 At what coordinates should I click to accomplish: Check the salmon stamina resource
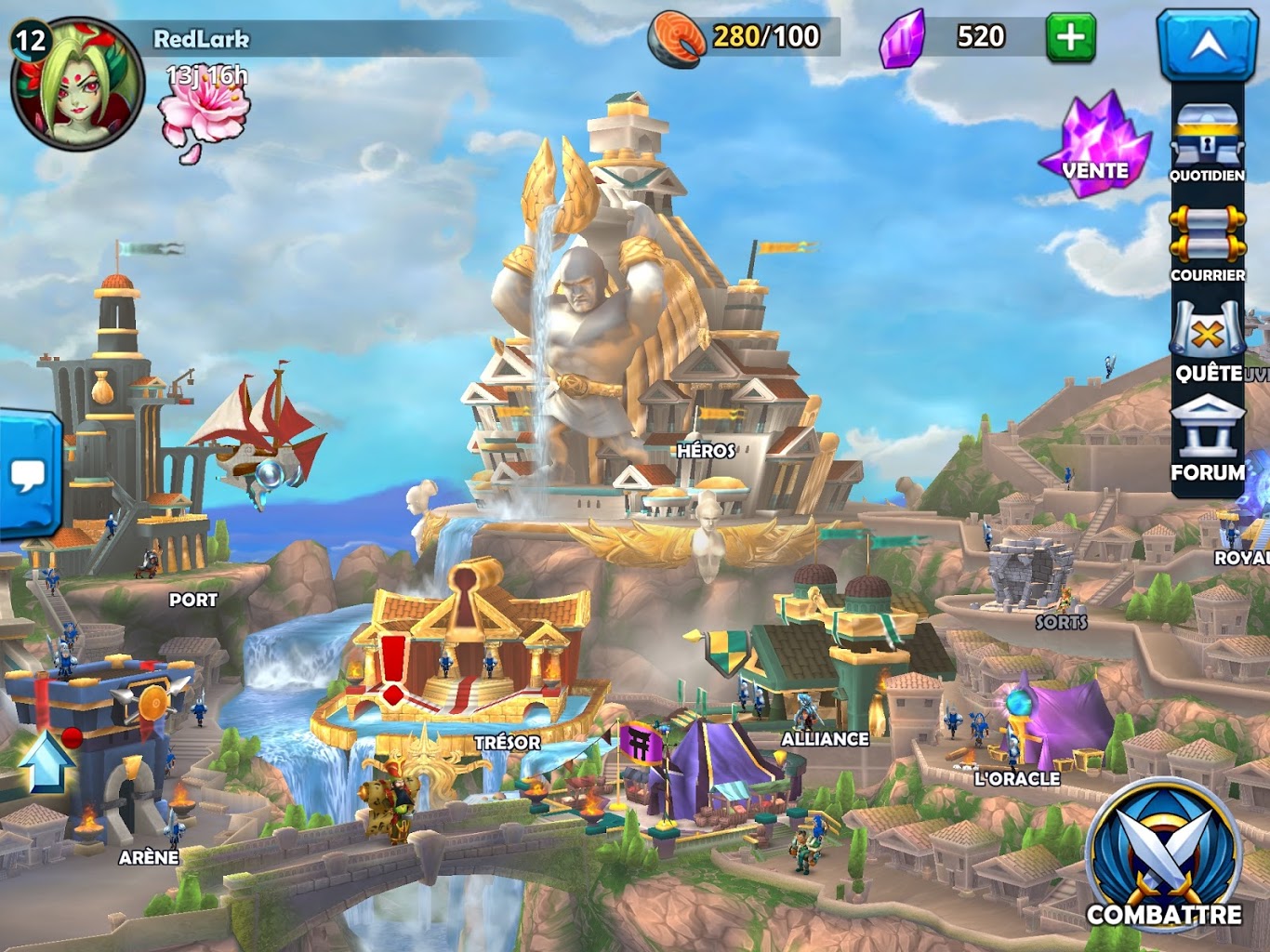(x=677, y=39)
